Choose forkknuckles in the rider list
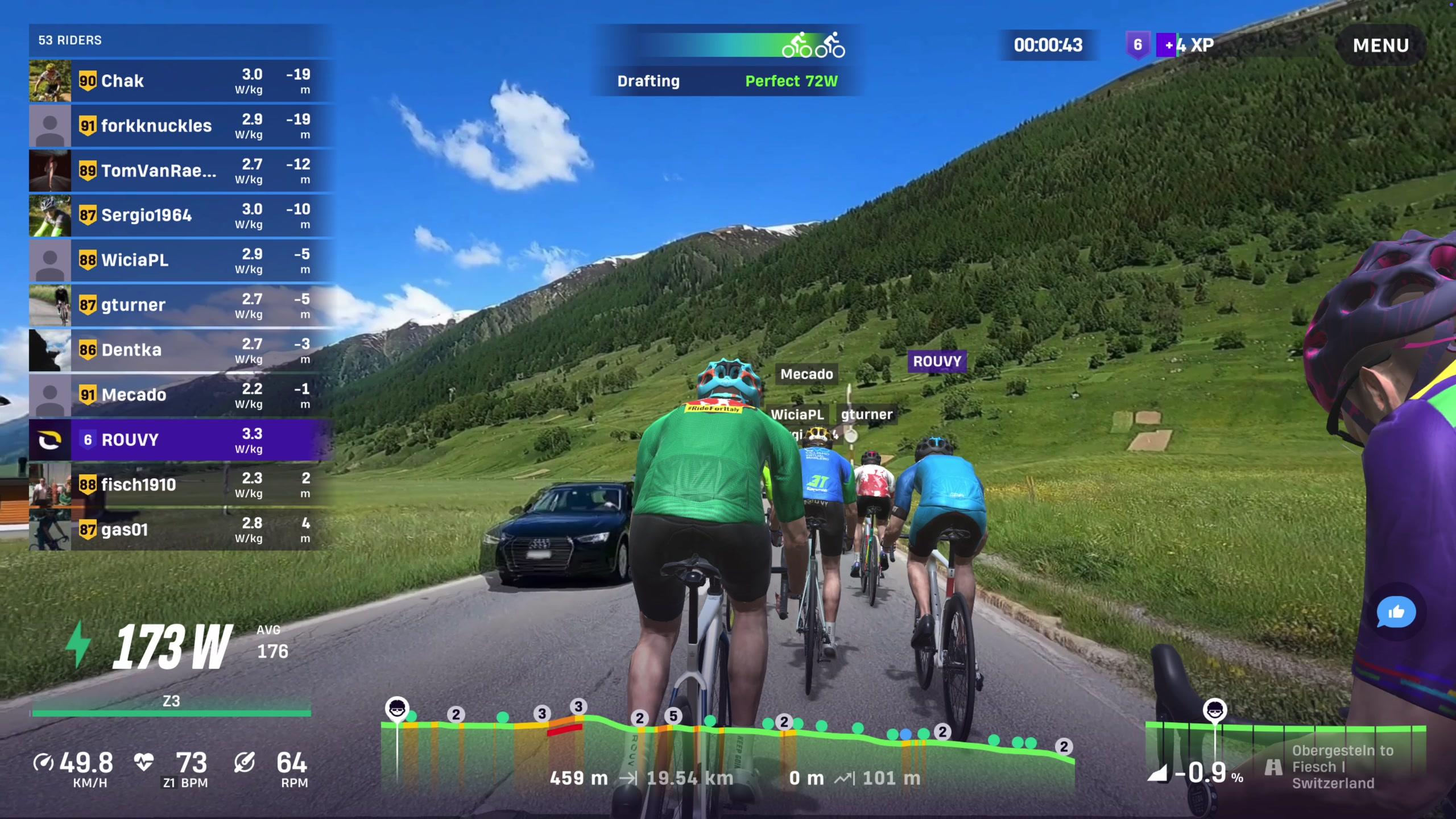The image size is (1456, 819). (181, 126)
